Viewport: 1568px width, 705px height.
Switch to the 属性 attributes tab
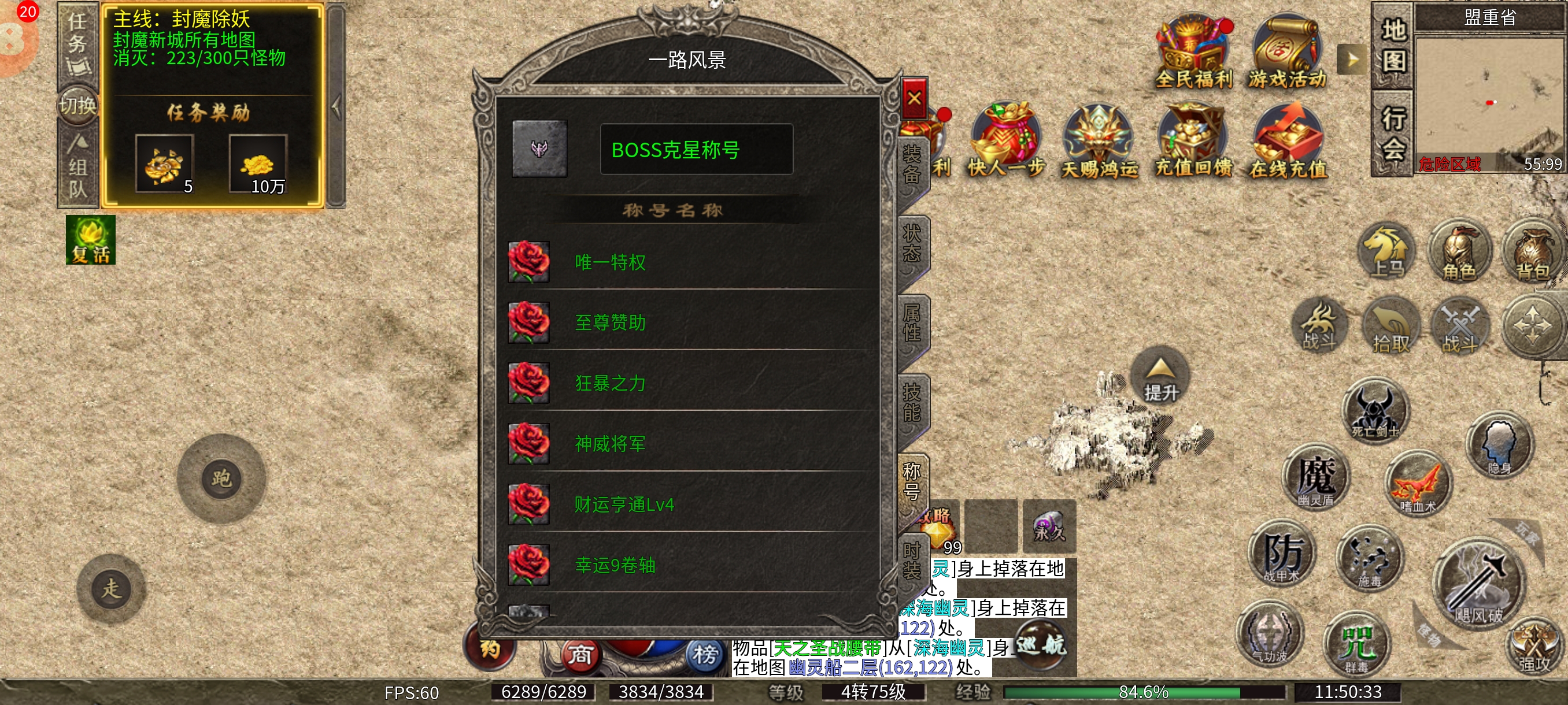coord(911,323)
